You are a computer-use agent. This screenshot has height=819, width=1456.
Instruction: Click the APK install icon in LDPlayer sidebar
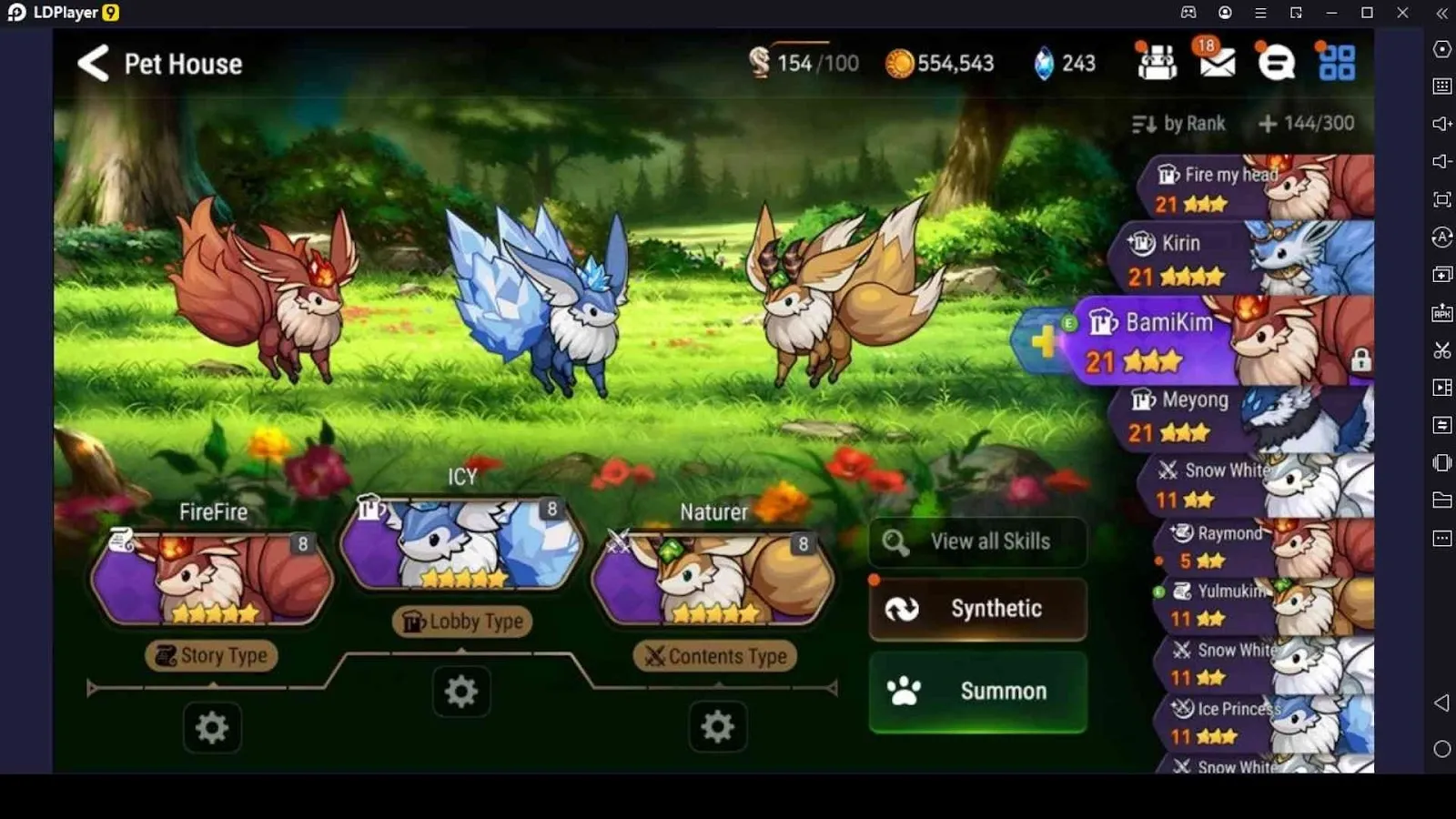click(1441, 312)
